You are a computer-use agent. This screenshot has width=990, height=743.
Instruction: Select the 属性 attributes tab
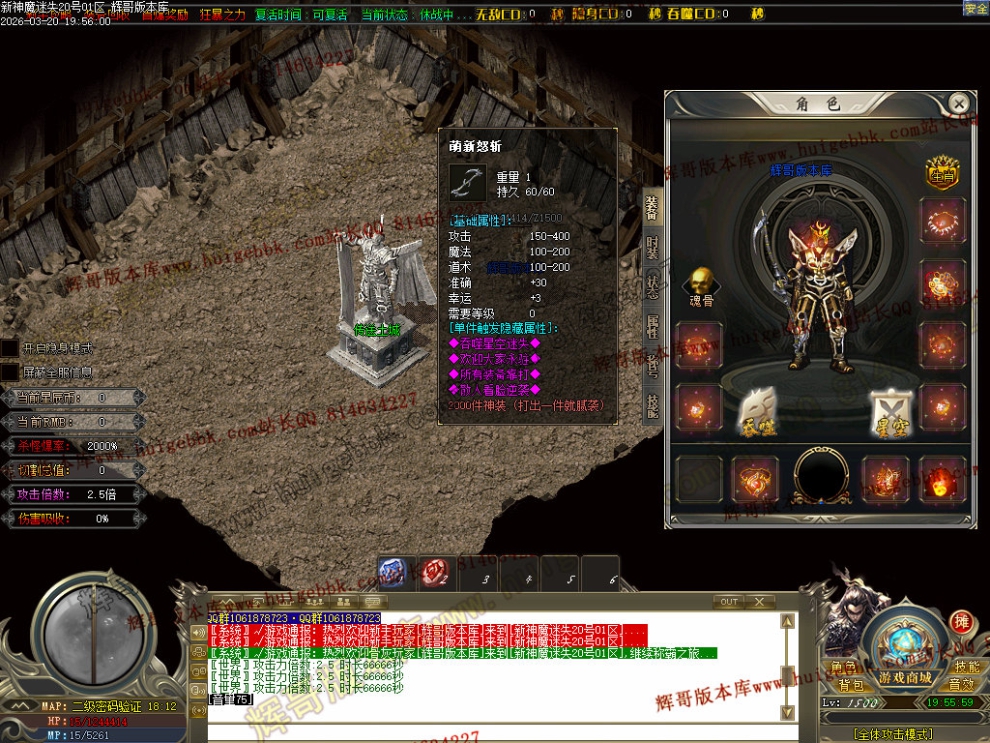click(x=652, y=325)
